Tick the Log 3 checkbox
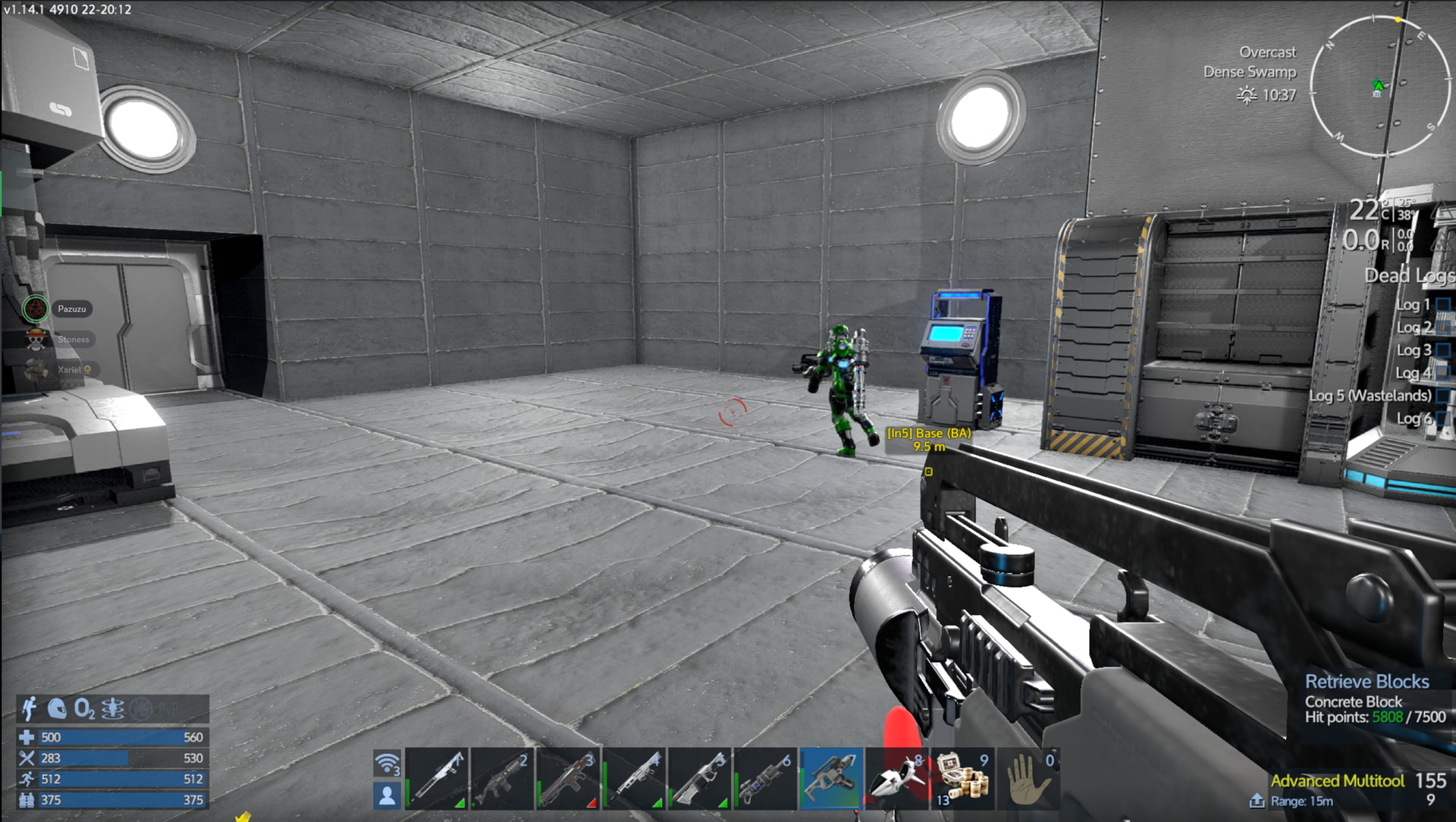Screen dimensions: 1456x822 1443,350
